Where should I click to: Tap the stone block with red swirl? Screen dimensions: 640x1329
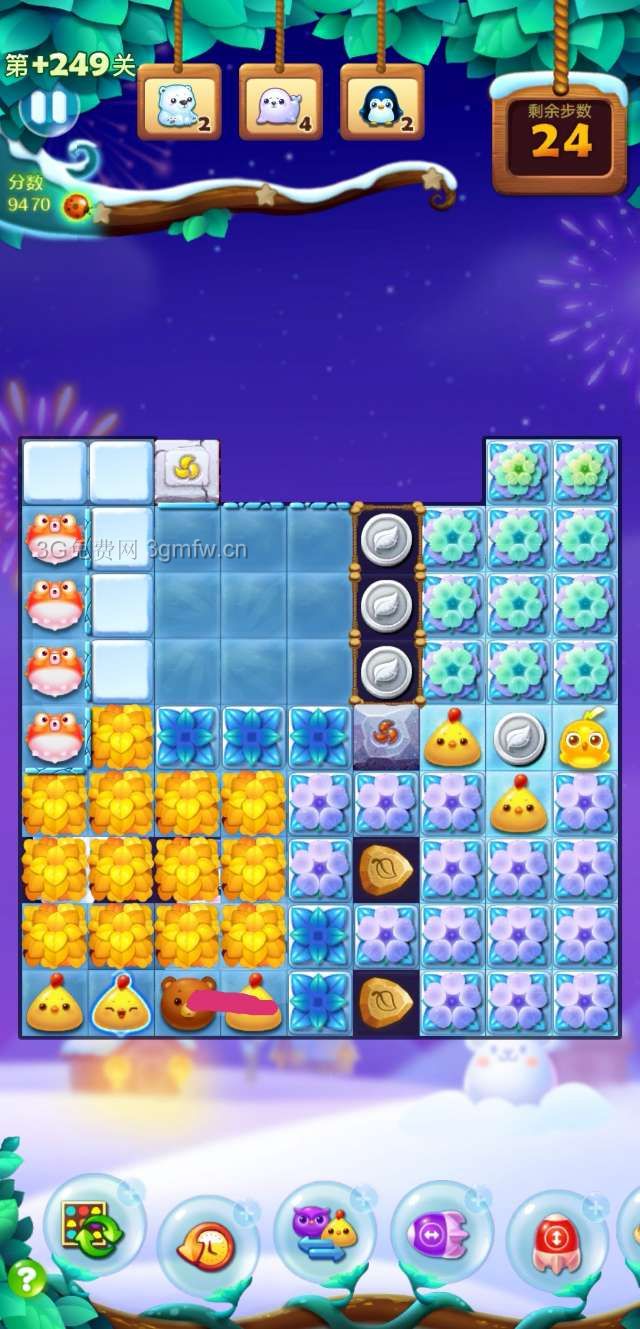[x=386, y=738]
